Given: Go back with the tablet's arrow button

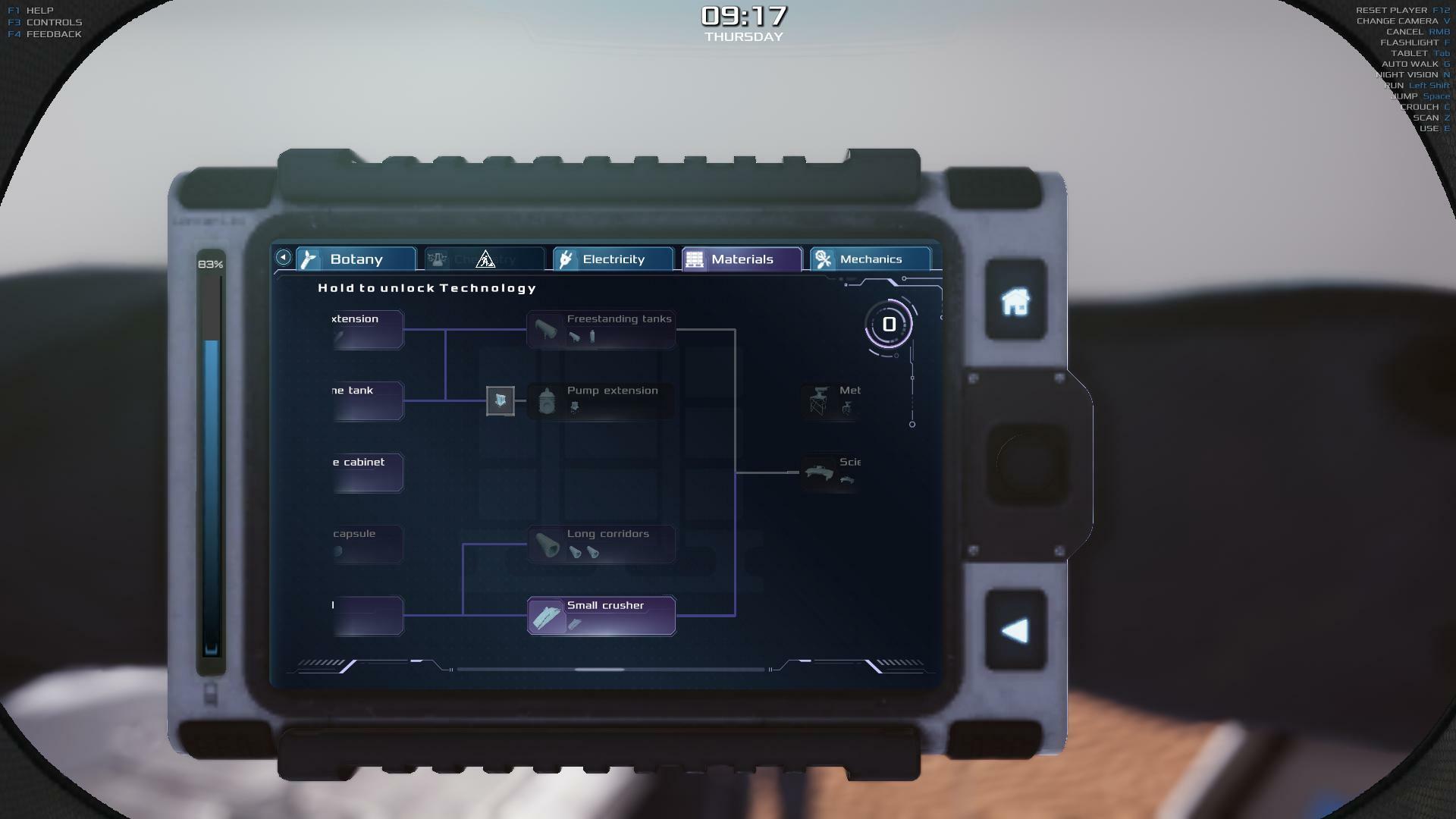Looking at the screenshot, I should [1015, 631].
